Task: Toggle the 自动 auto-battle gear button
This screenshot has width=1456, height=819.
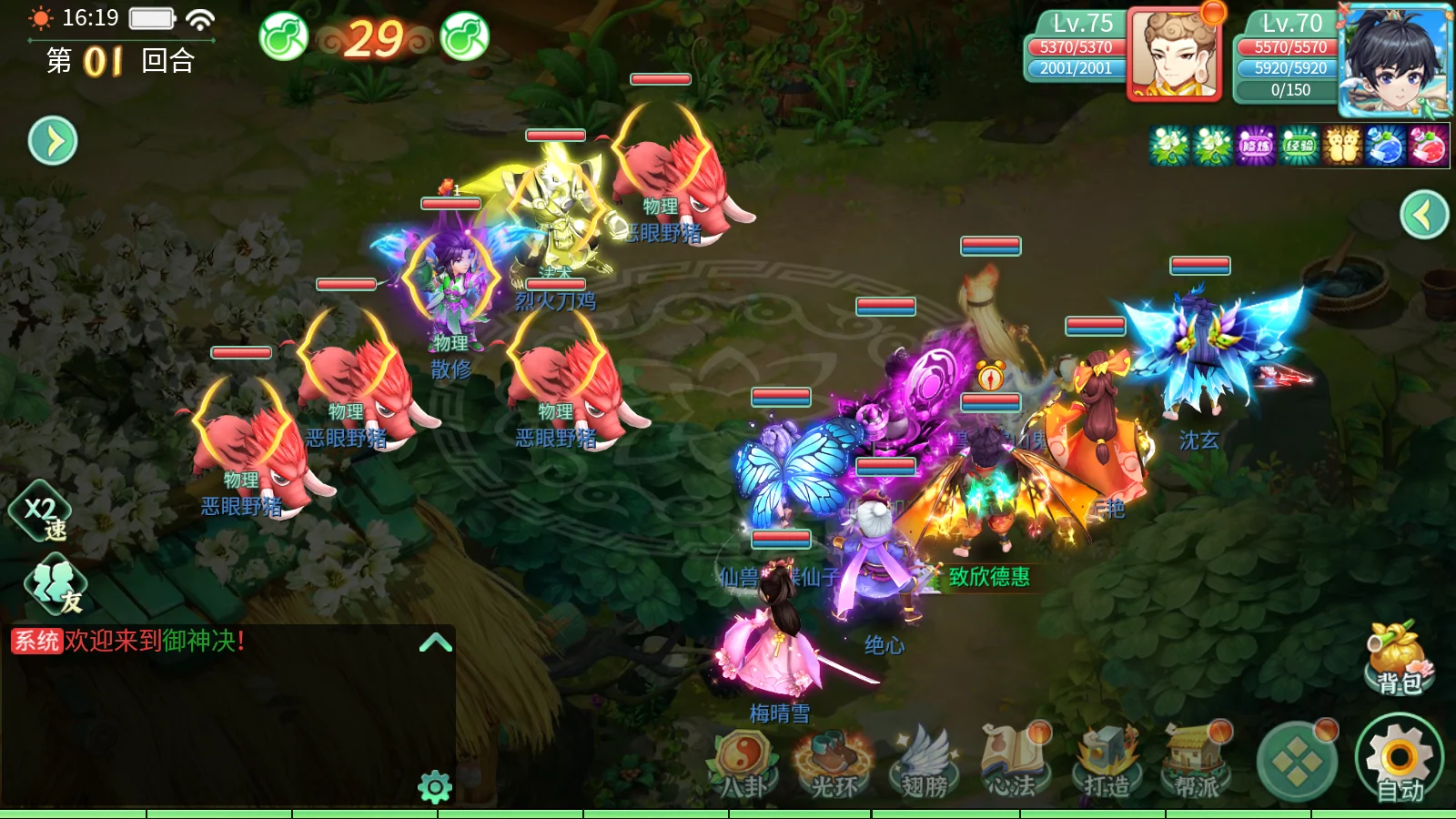Action: coord(1399,761)
